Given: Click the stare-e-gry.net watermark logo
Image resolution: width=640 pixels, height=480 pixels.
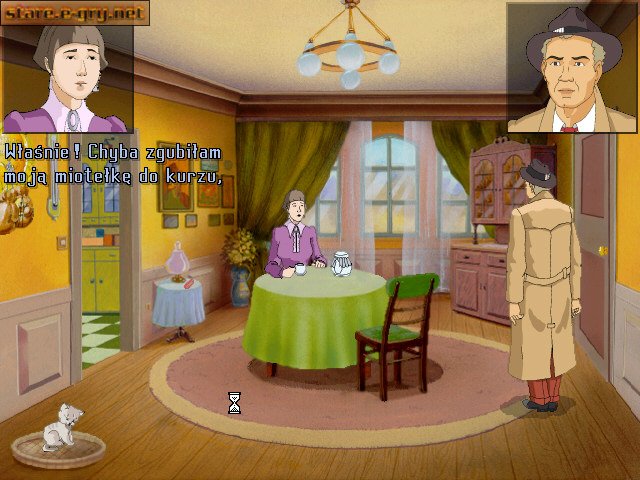Looking at the screenshot, I should (x=75, y=13).
